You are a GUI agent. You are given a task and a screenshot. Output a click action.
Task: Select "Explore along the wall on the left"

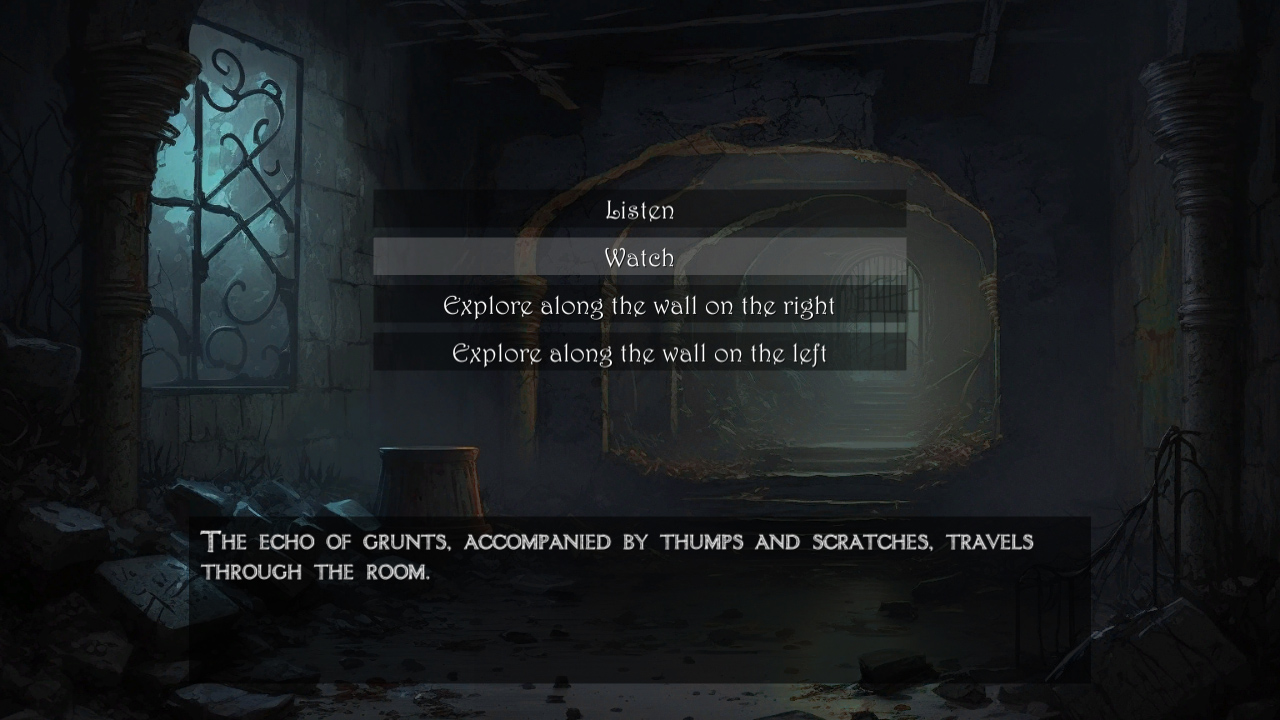[640, 353]
